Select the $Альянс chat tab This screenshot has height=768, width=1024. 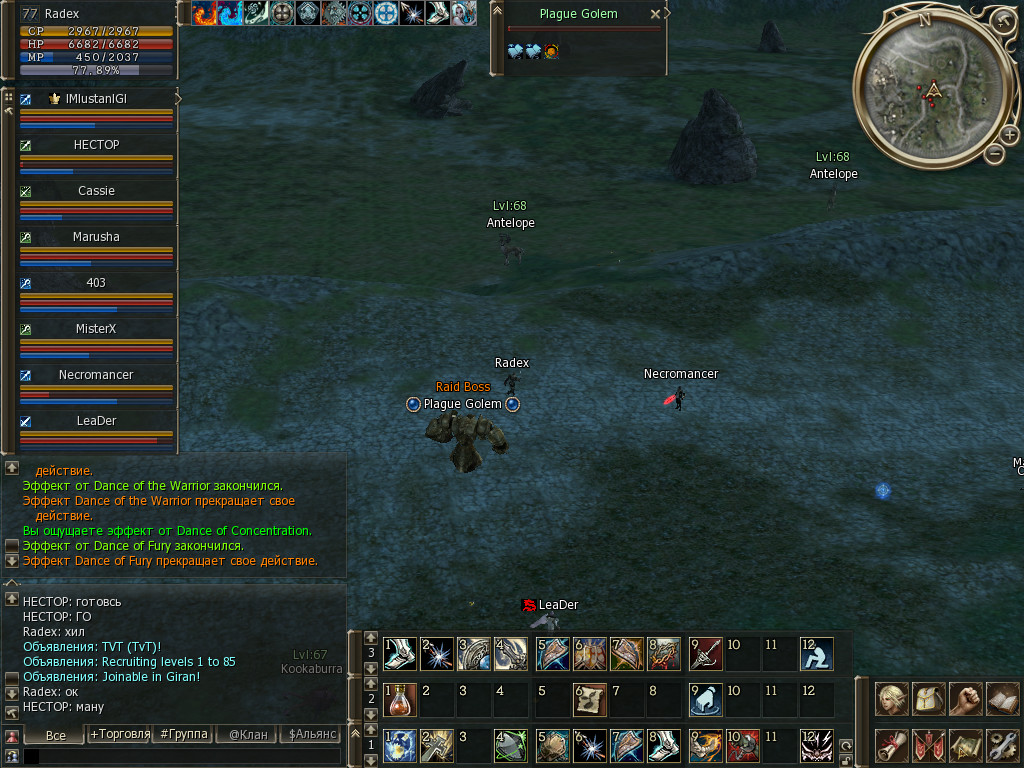point(311,735)
